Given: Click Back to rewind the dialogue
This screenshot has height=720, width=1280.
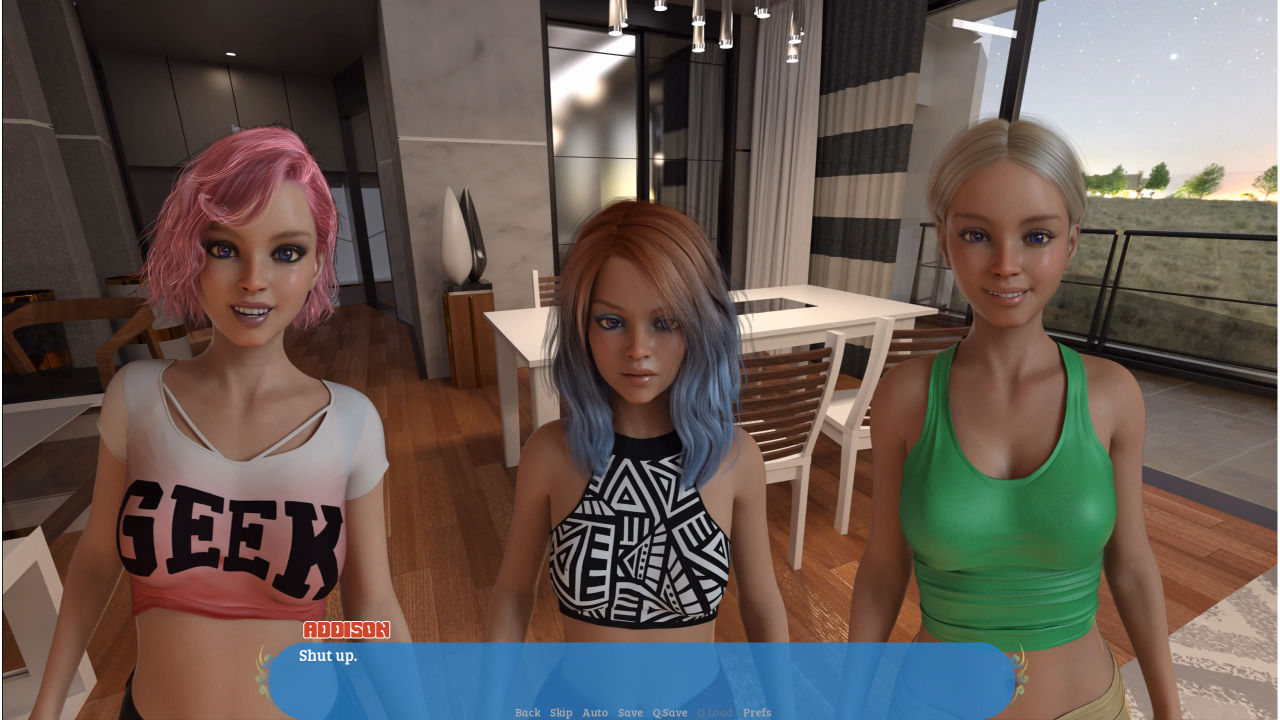Looking at the screenshot, I should pyautogui.click(x=527, y=713).
